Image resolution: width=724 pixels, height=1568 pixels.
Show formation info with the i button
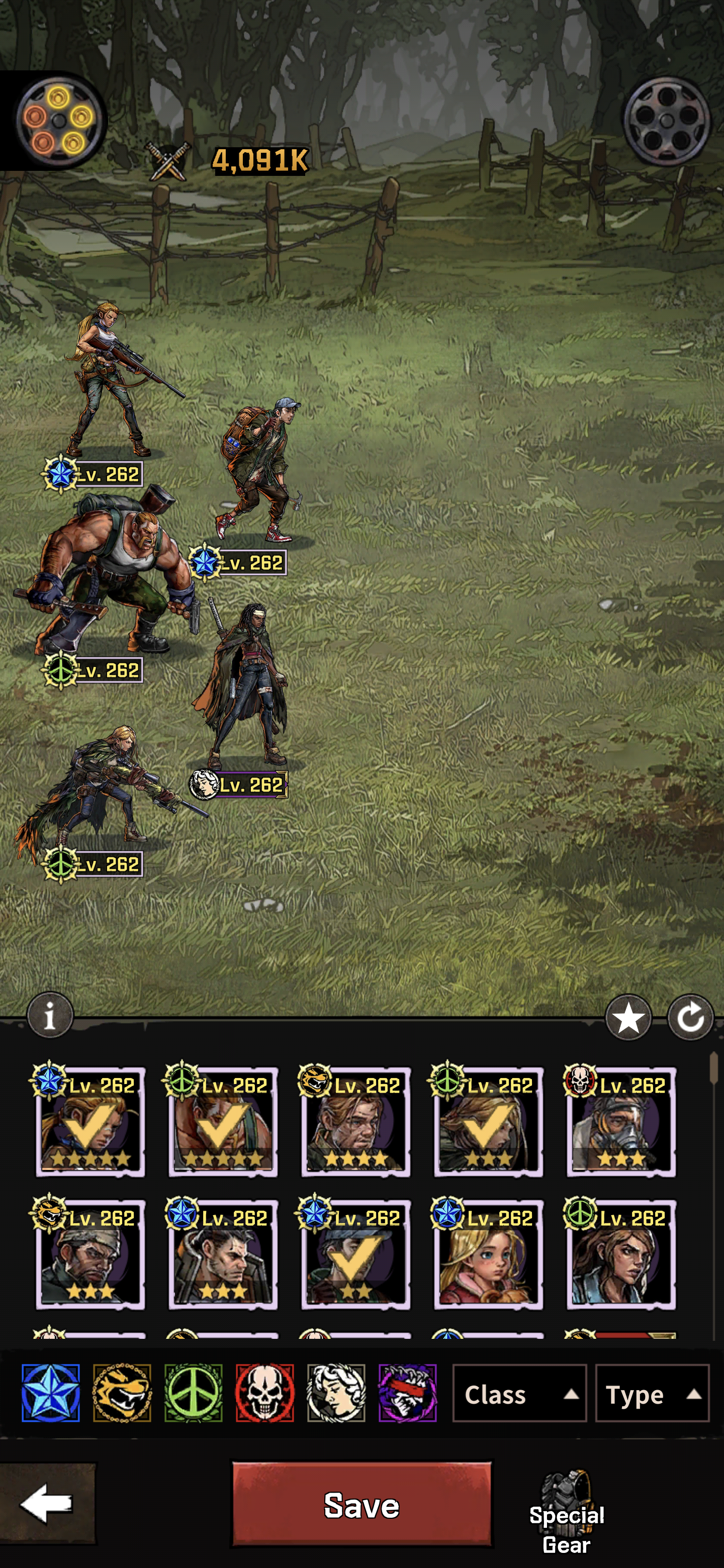[x=50, y=1015]
